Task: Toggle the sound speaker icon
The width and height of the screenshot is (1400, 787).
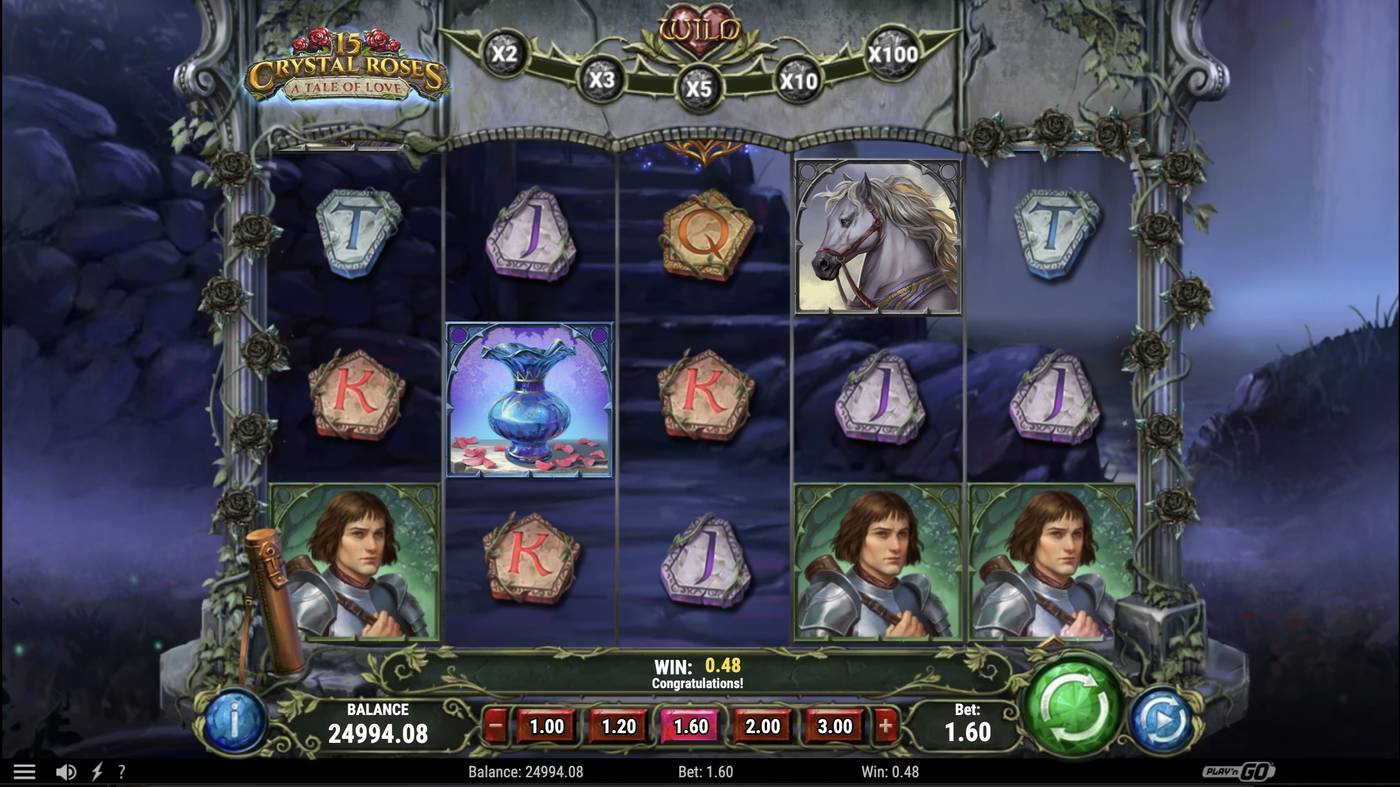Action: pos(66,772)
